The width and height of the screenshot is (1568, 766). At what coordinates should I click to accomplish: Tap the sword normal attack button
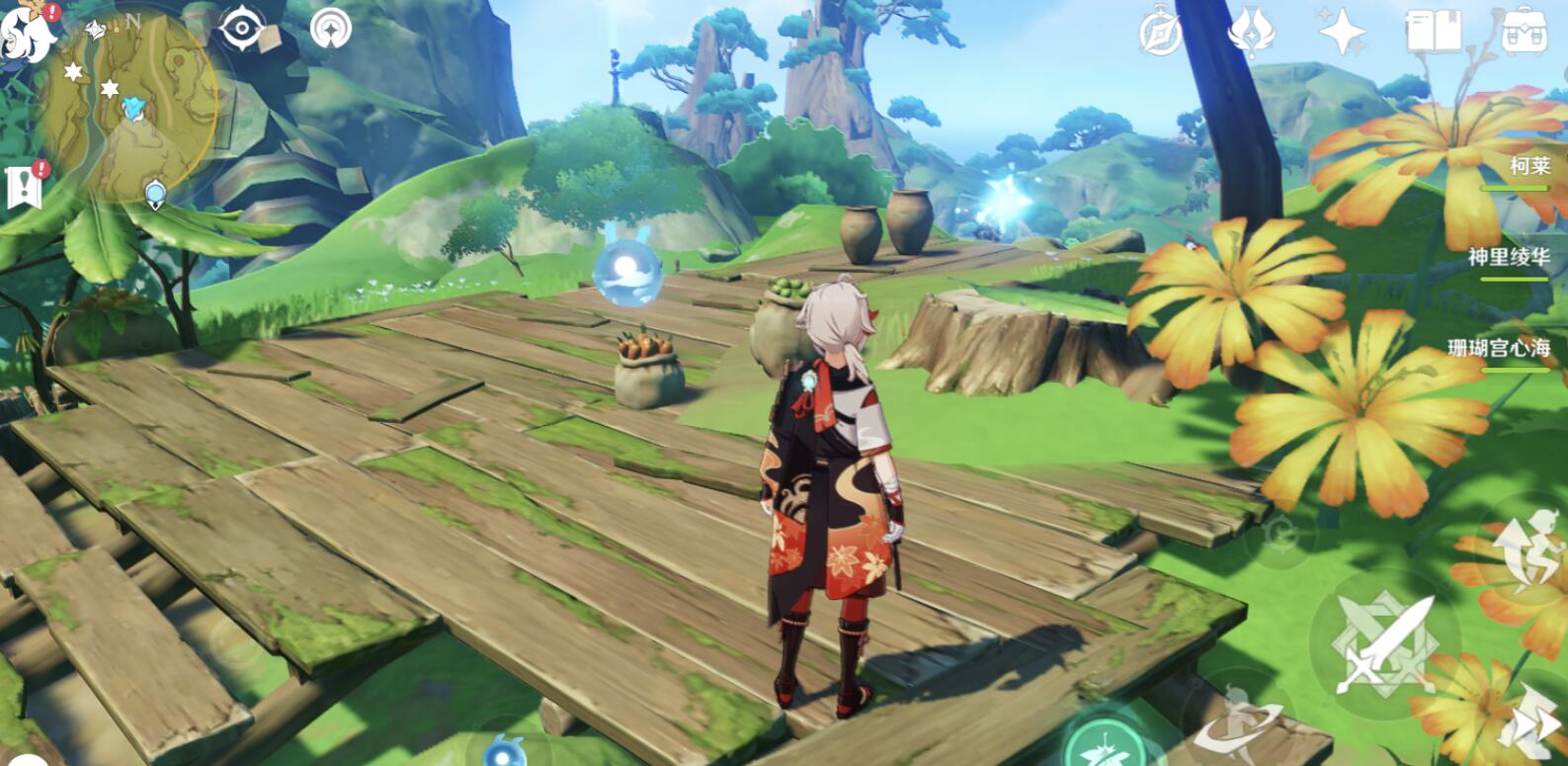tap(1385, 644)
